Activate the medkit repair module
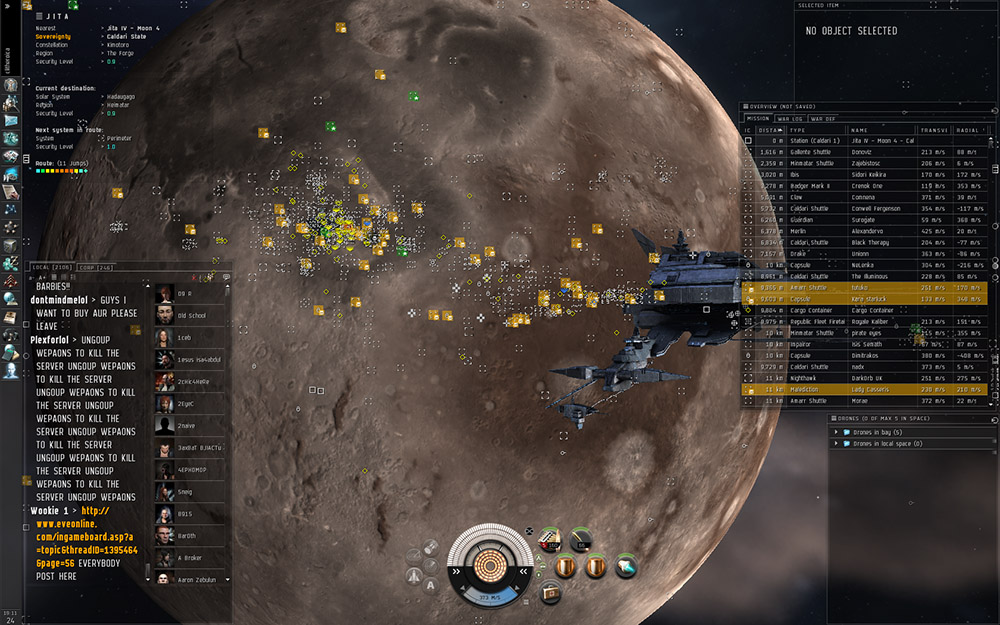 551,593
